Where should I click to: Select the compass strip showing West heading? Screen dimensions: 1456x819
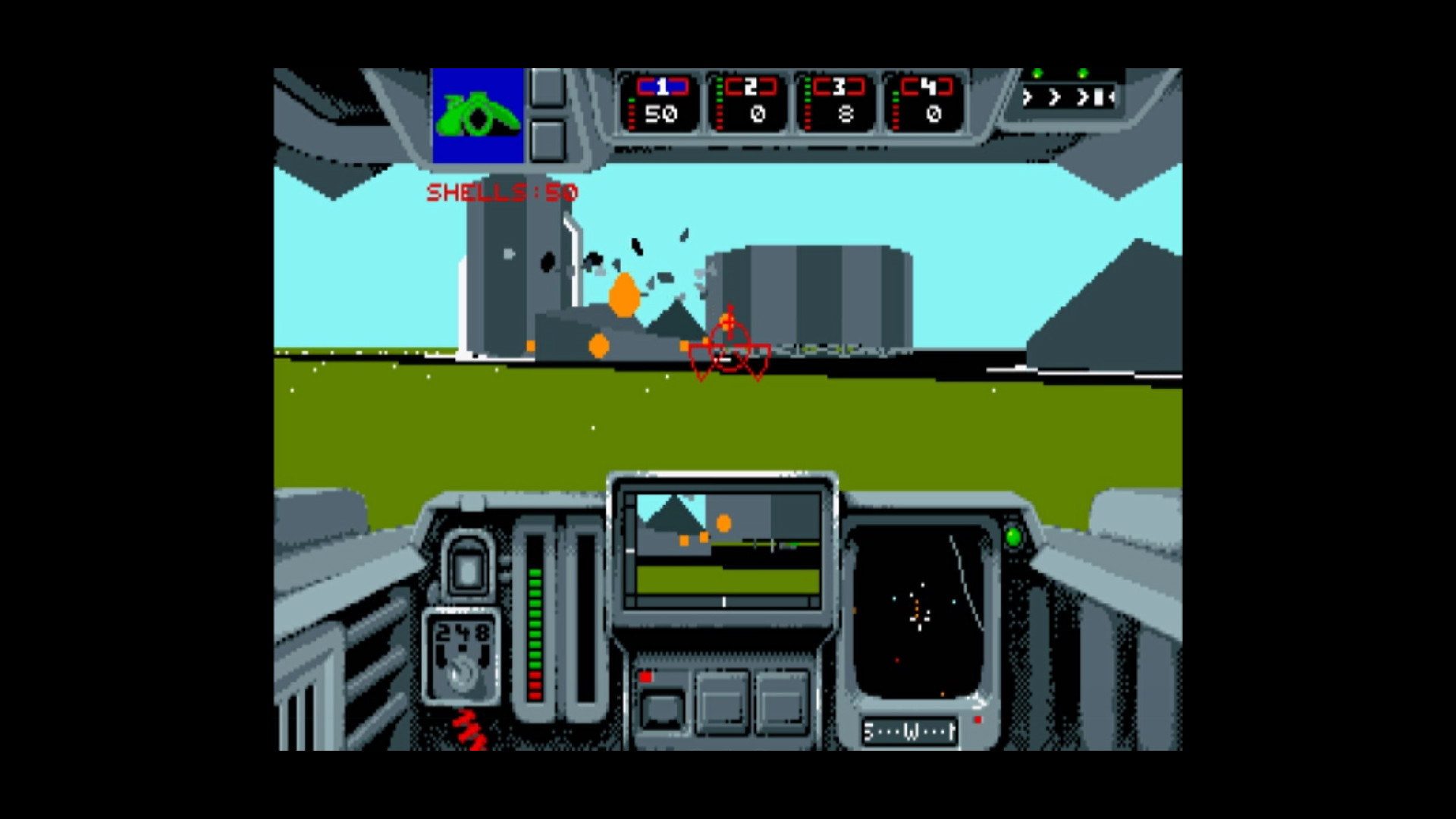910,730
